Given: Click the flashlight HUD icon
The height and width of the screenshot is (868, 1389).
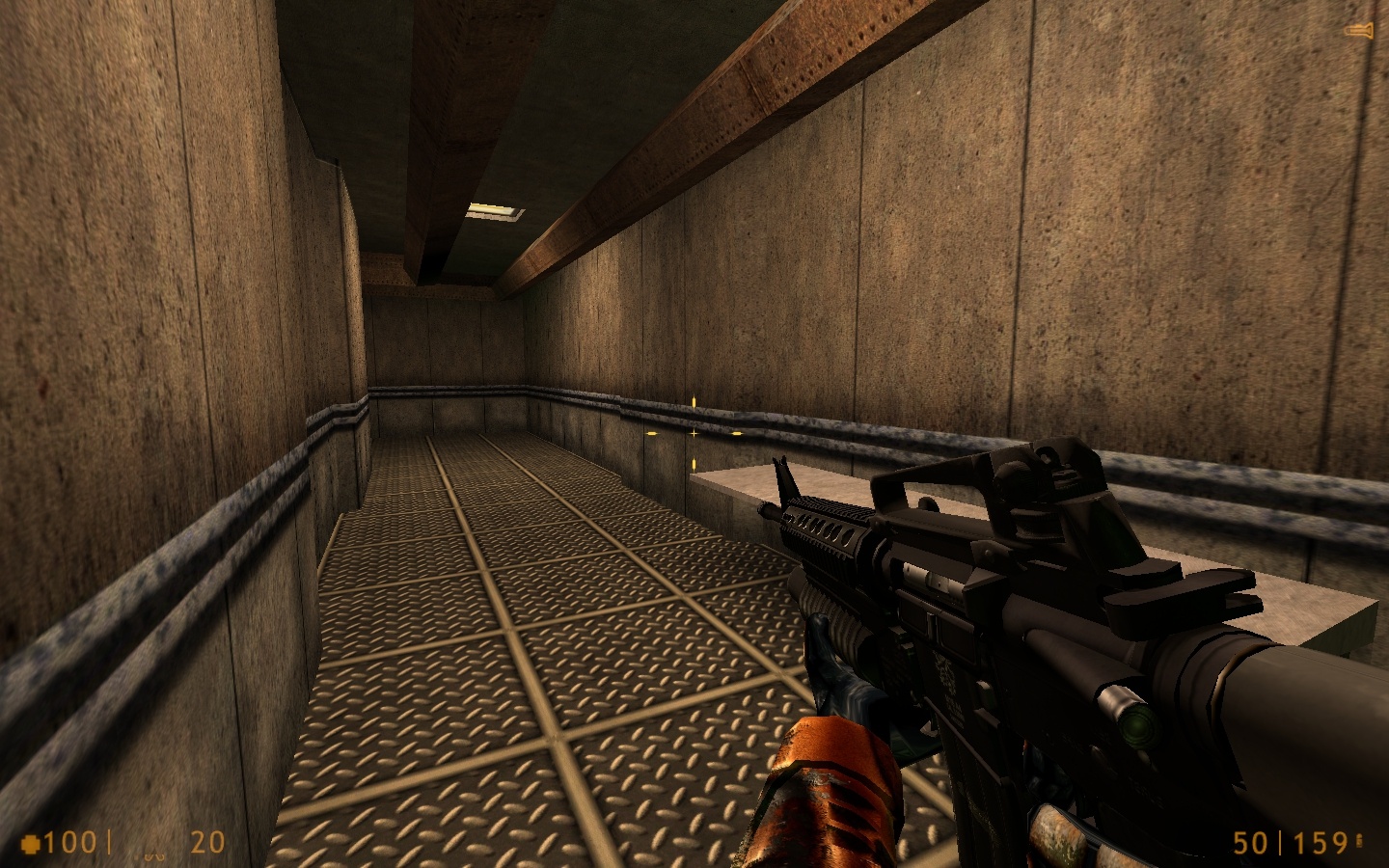Looking at the screenshot, I should 1361,30.
